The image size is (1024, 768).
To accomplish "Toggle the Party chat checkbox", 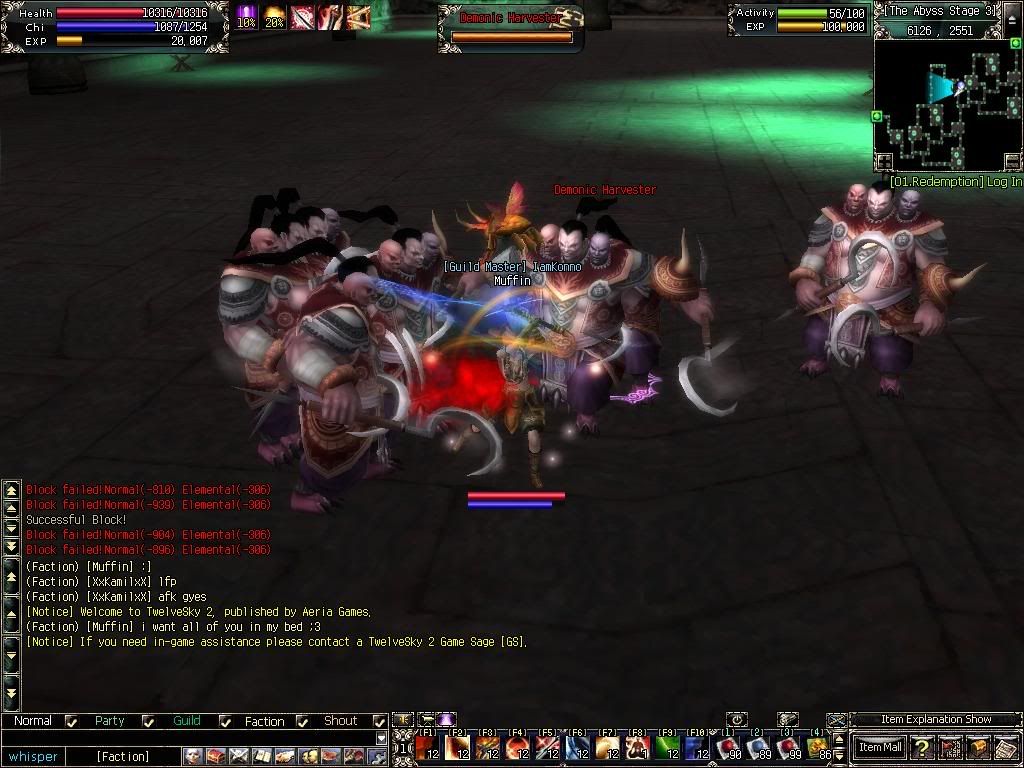I will point(148,721).
